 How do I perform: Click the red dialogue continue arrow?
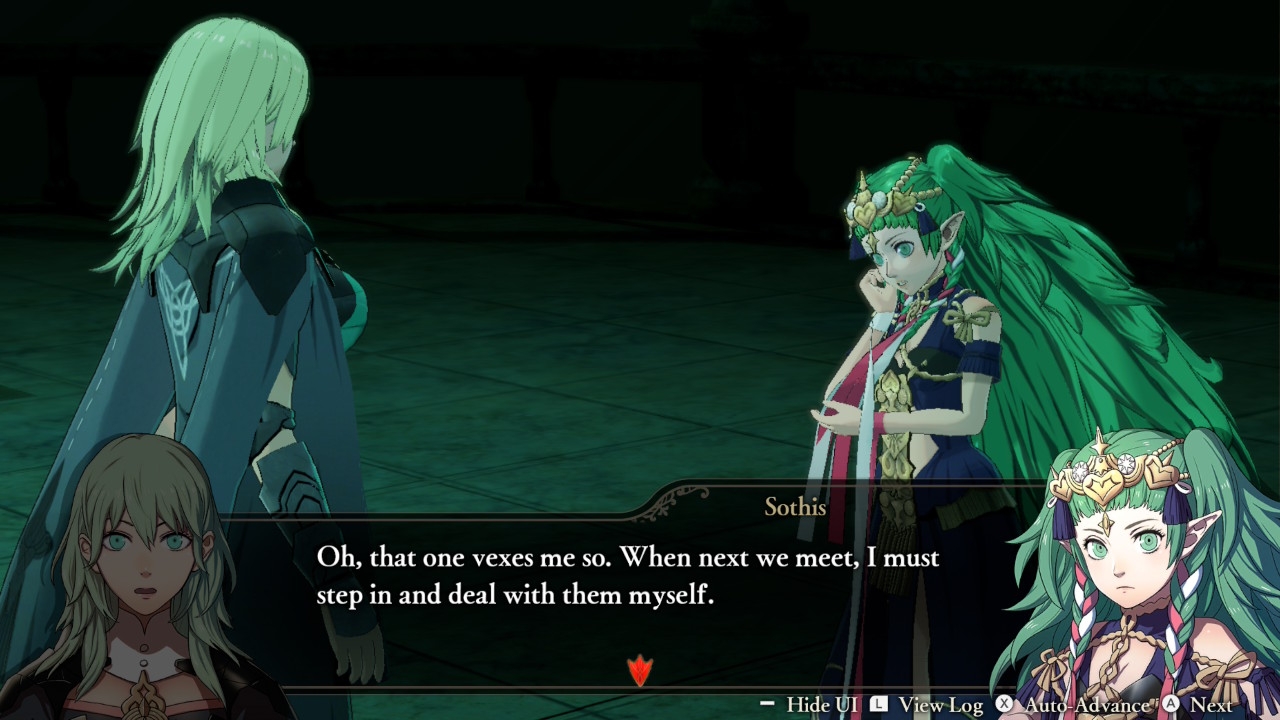click(x=639, y=670)
